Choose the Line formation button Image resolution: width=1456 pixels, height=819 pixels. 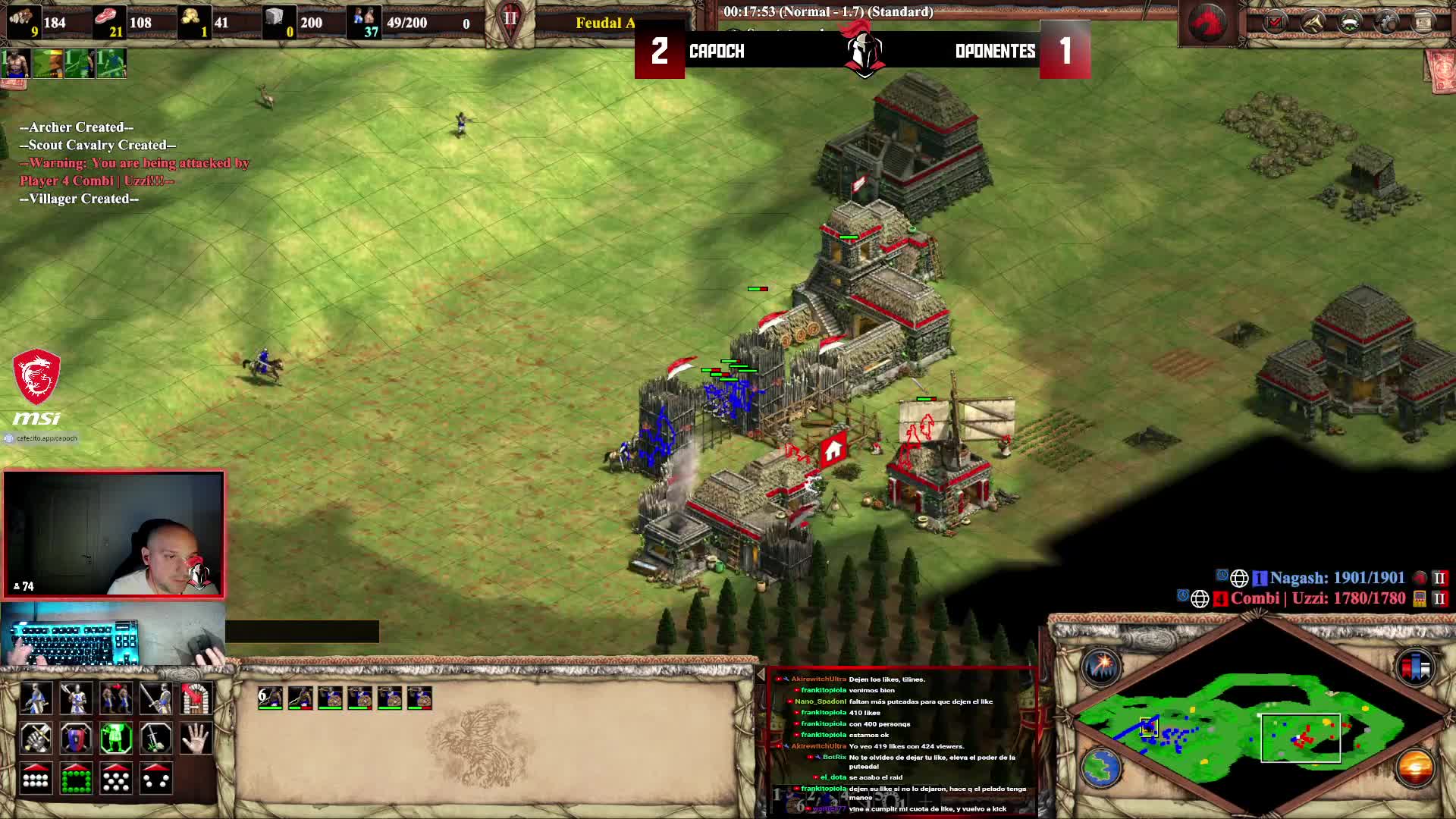pos(36,778)
